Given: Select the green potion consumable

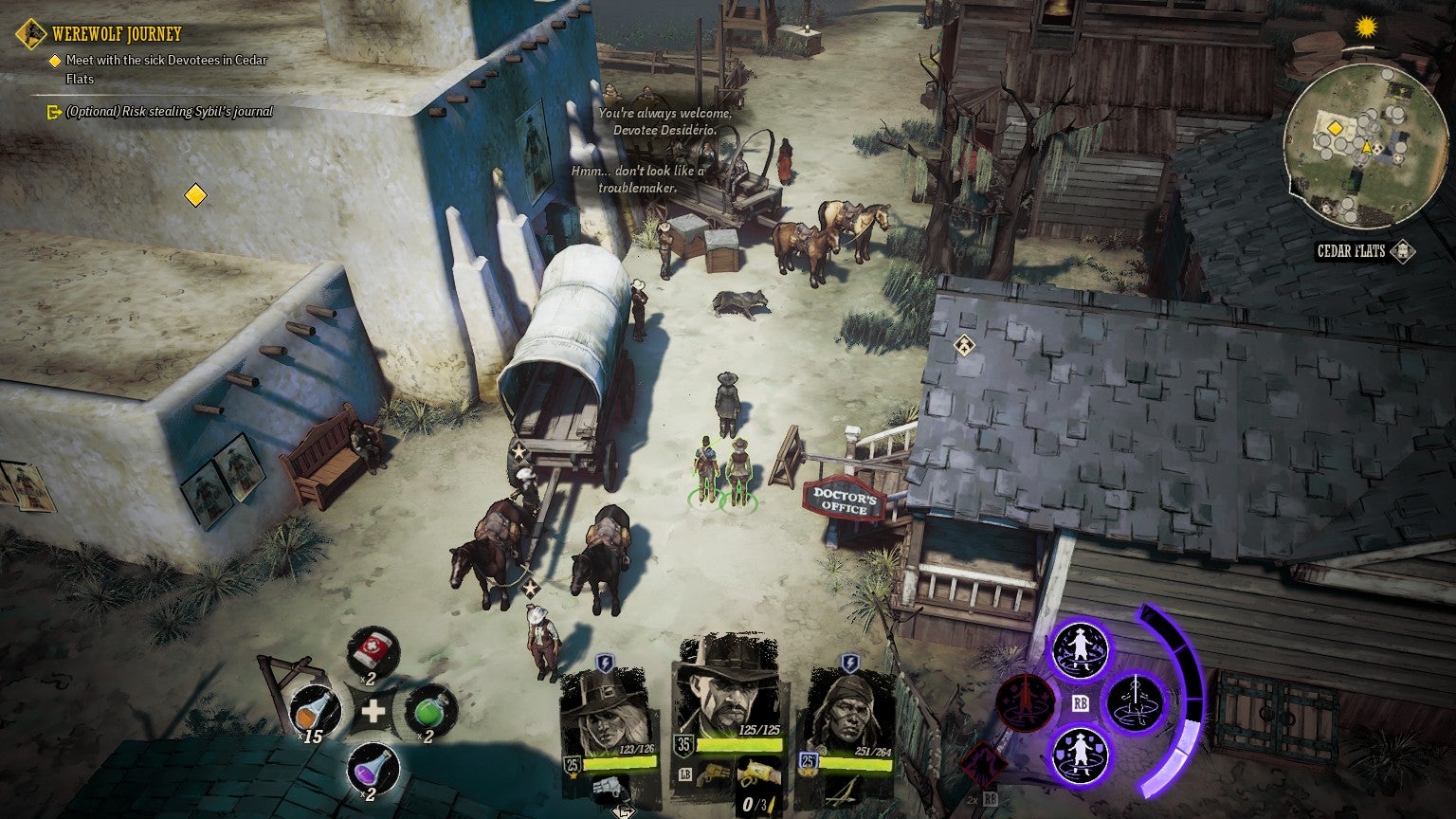Looking at the screenshot, I should click(430, 711).
